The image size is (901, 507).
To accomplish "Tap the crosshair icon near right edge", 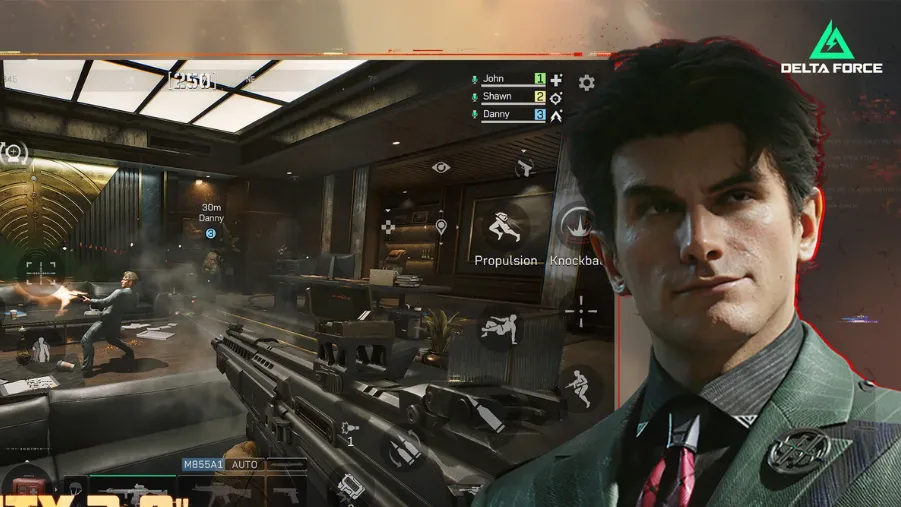I will pyautogui.click(x=581, y=311).
